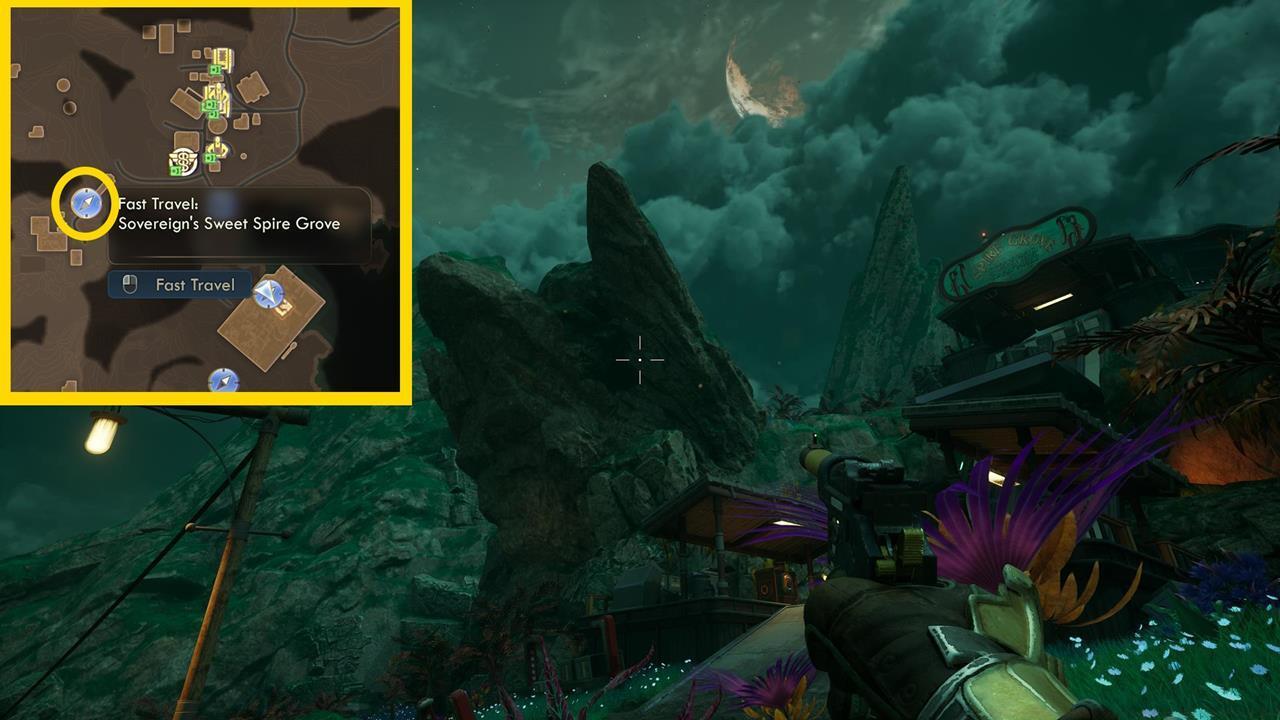Click the bottommost fast travel compass on the map
The width and height of the screenshot is (1280, 720).
(224, 381)
